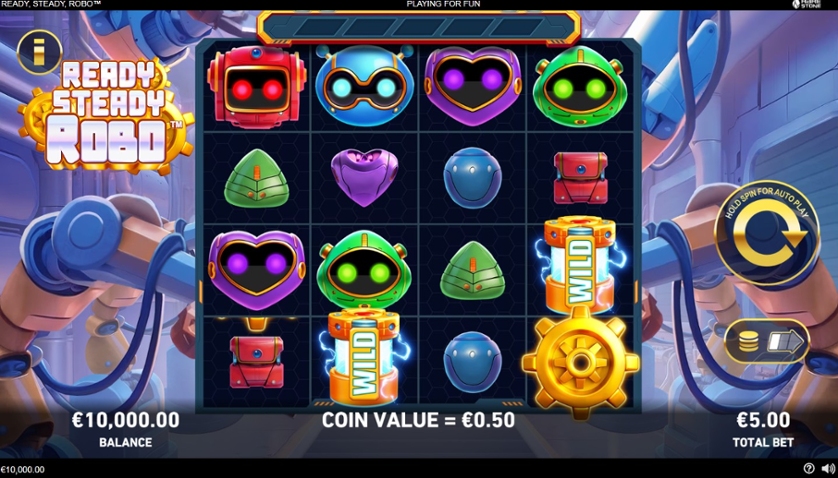
Task: Open the question mark help icon
Action: [809, 468]
